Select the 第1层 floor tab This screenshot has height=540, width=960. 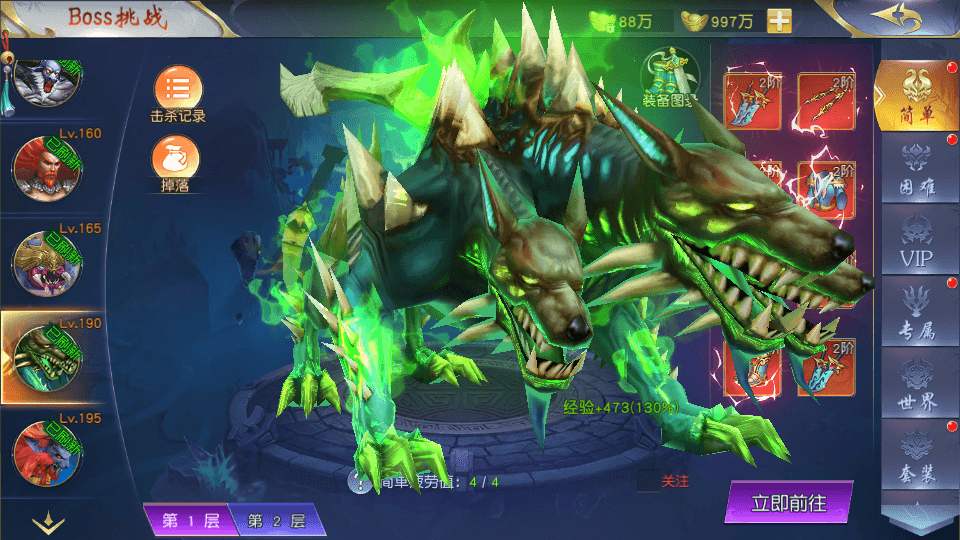pos(186,520)
